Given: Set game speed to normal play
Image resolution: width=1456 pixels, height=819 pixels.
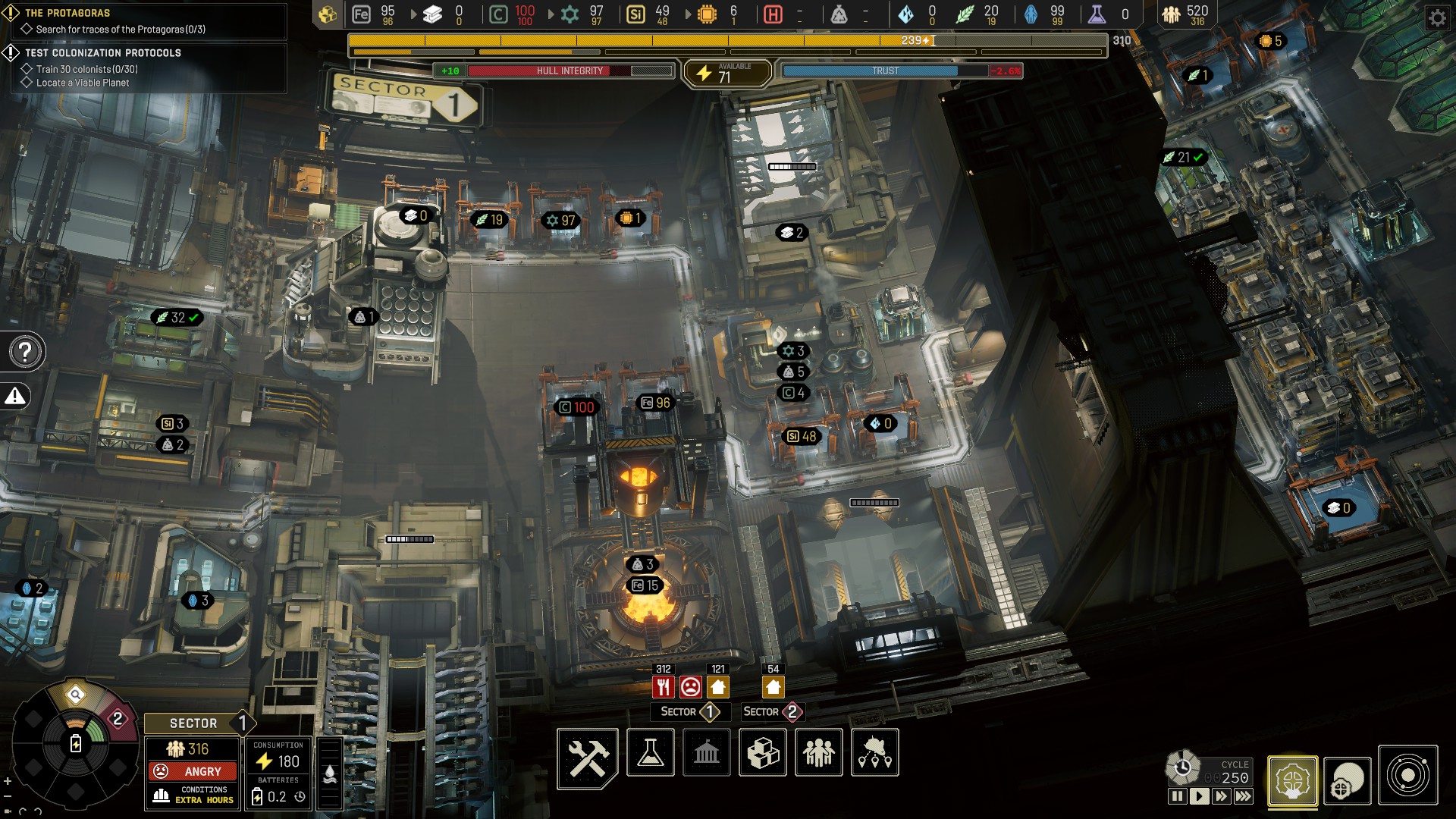Looking at the screenshot, I should click(x=1199, y=796).
